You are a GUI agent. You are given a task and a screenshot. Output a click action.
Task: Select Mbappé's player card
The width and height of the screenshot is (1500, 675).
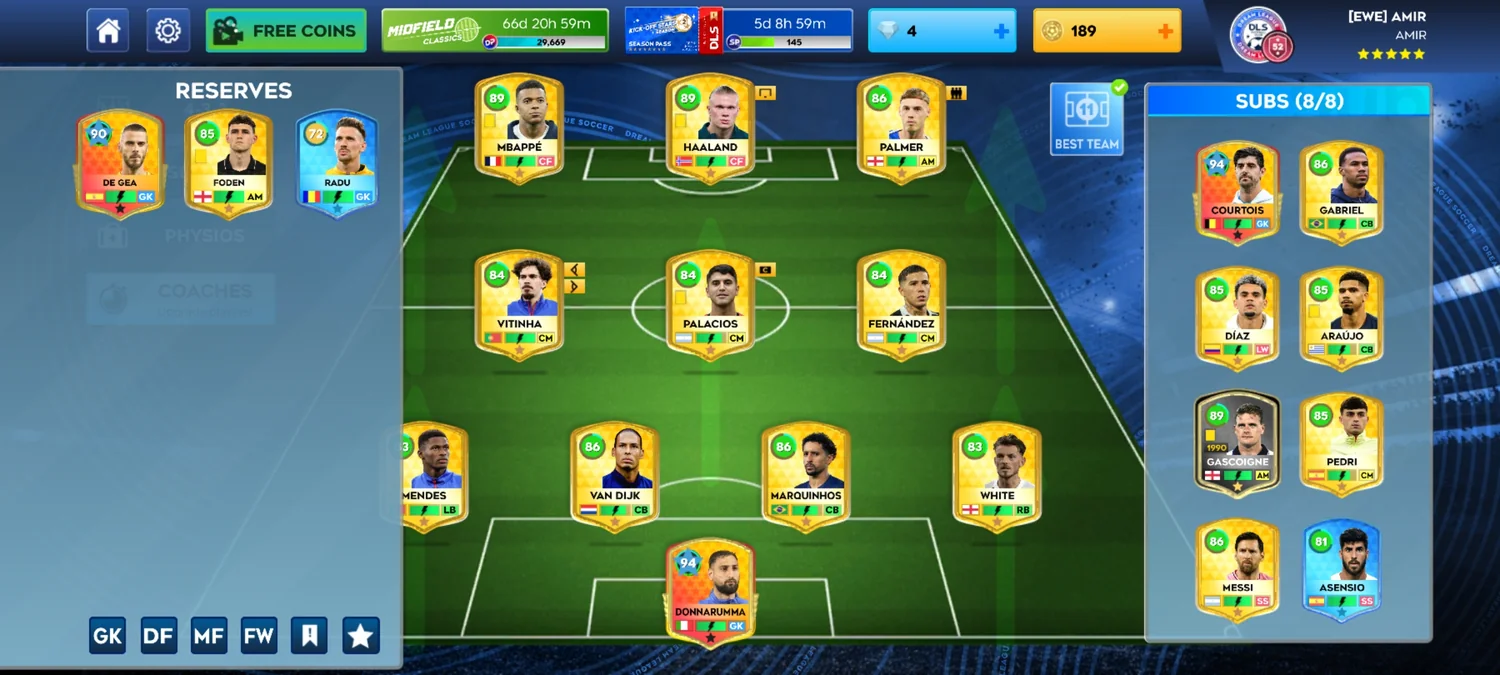519,128
